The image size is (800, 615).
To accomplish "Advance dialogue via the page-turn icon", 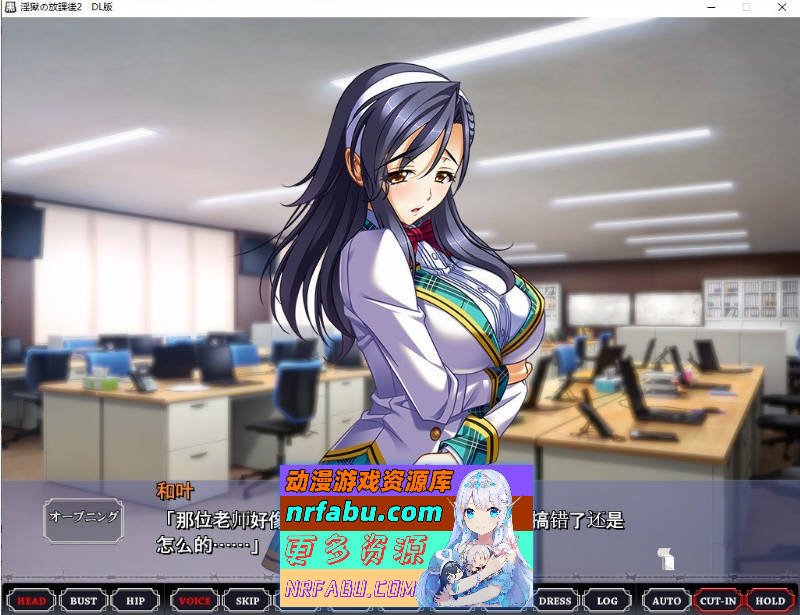I will (666, 559).
